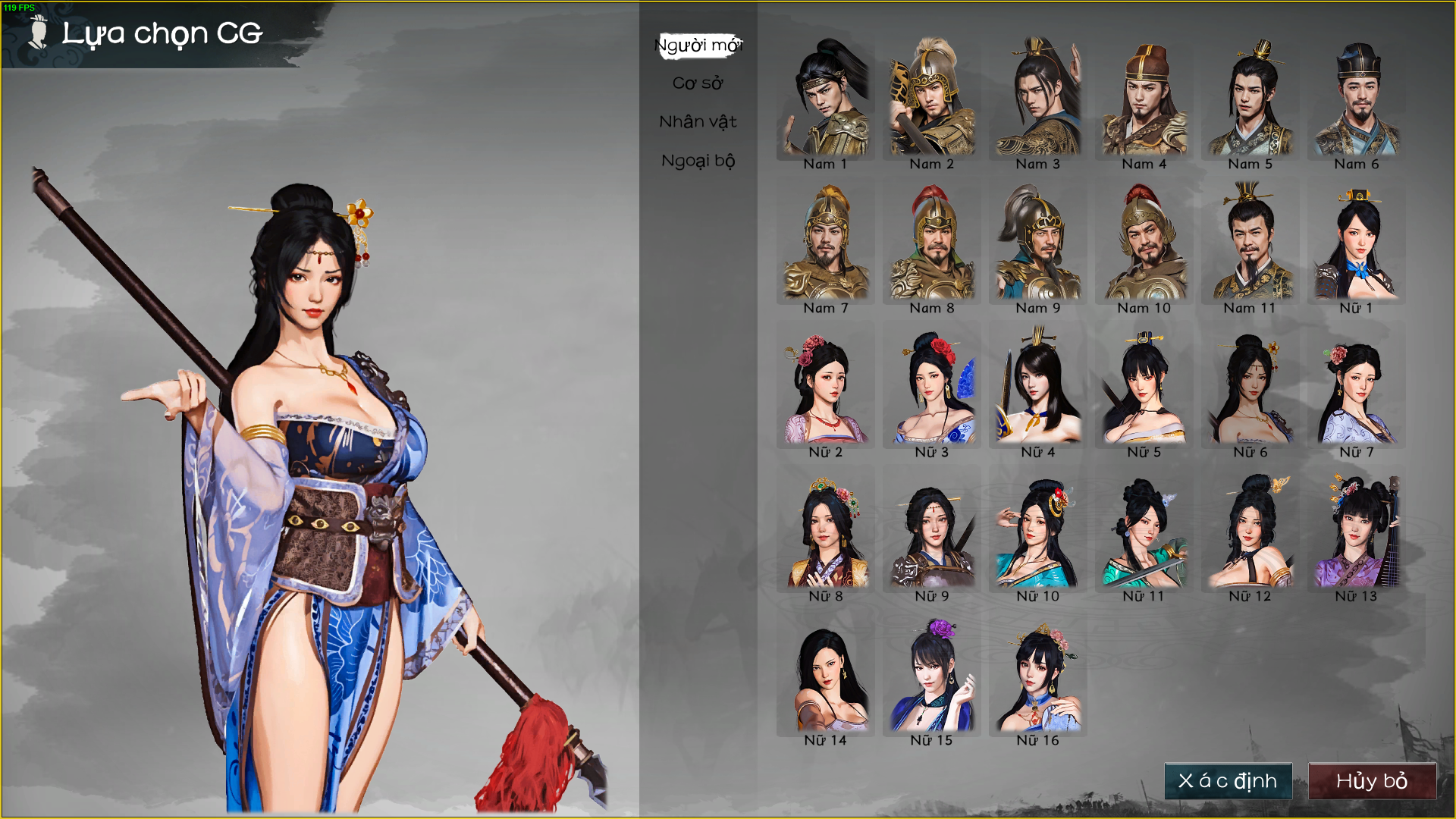Viewport: 1456px width, 819px height.
Task: Choose the Nữ 8 portrait
Action: pos(826,531)
